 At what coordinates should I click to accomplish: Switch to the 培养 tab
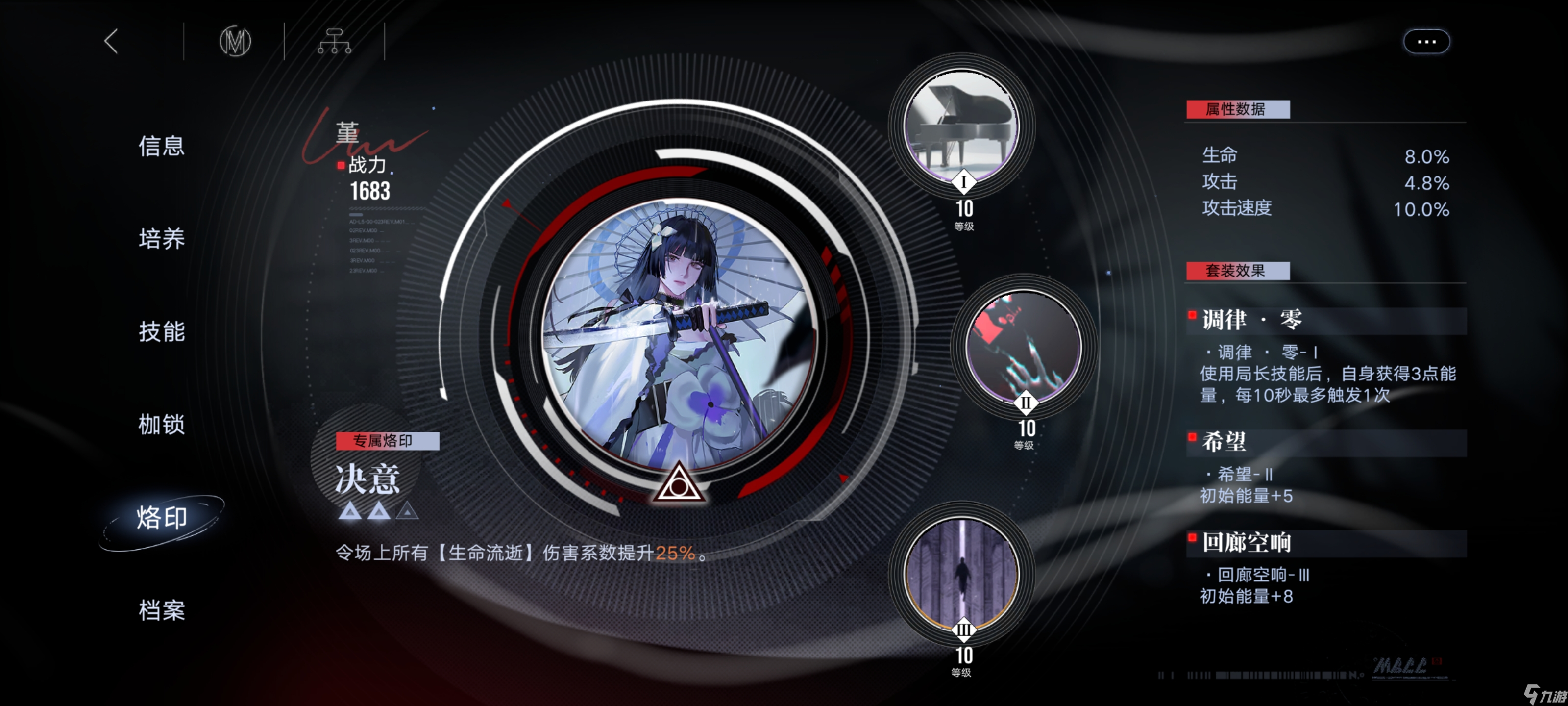coord(161,239)
